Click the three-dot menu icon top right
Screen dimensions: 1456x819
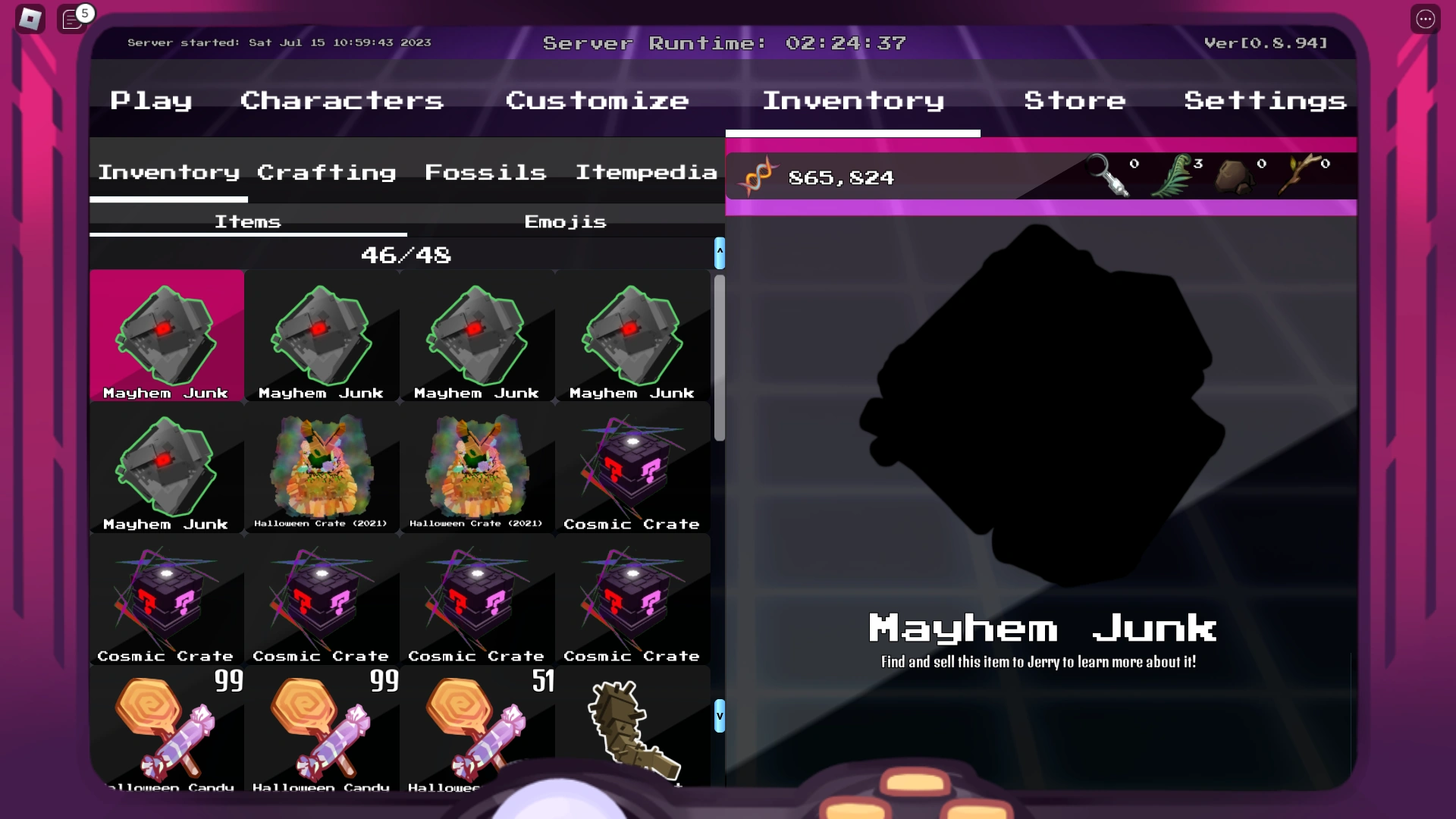[x=1425, y=18]
